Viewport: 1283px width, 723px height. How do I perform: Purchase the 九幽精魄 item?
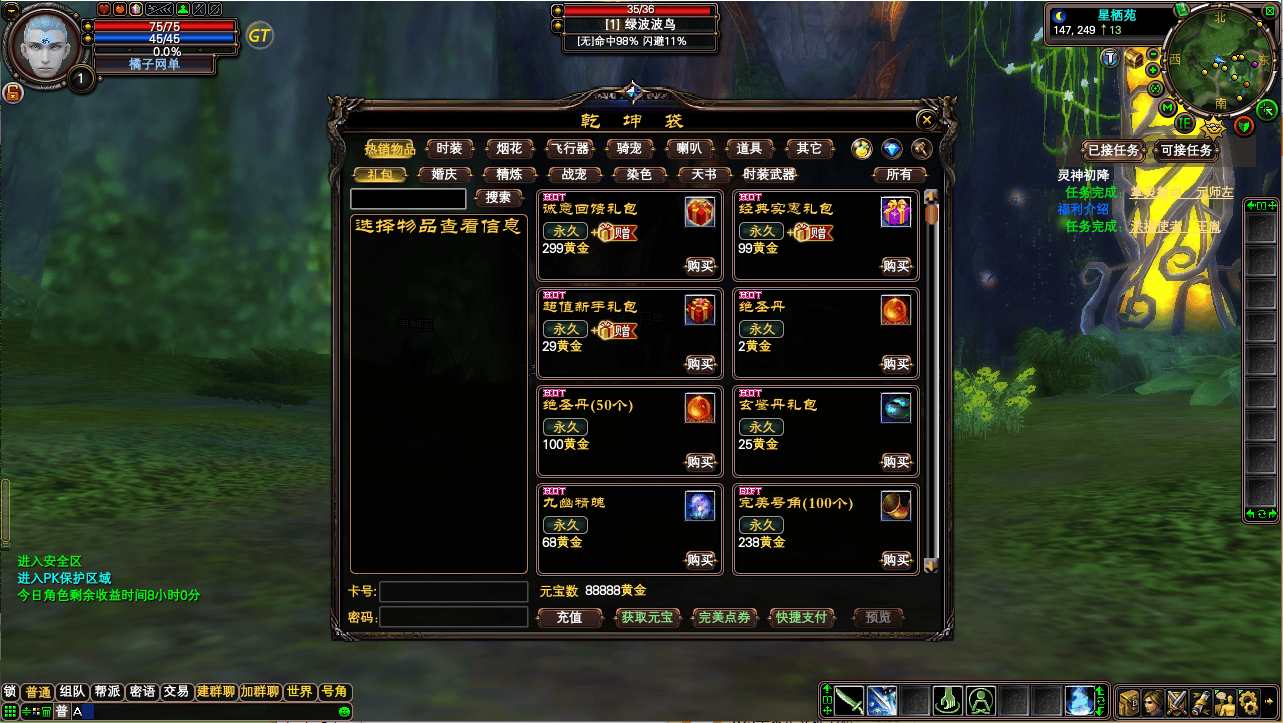tap(700, 560)
